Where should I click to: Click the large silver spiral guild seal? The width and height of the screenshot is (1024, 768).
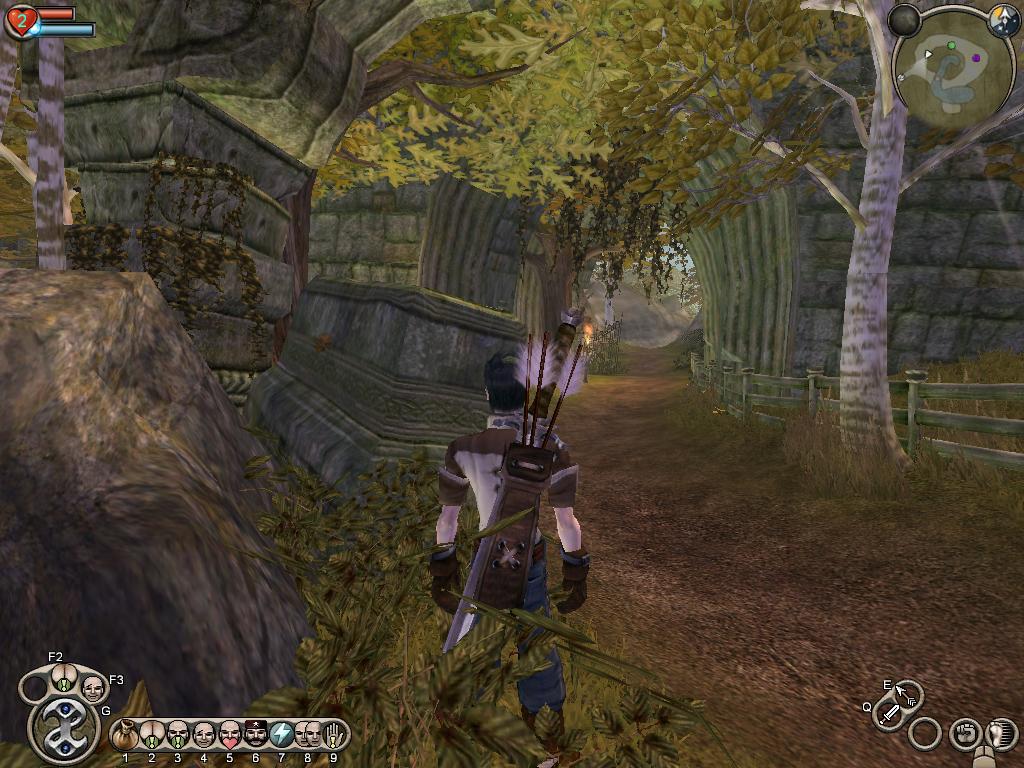click(64, 729)
